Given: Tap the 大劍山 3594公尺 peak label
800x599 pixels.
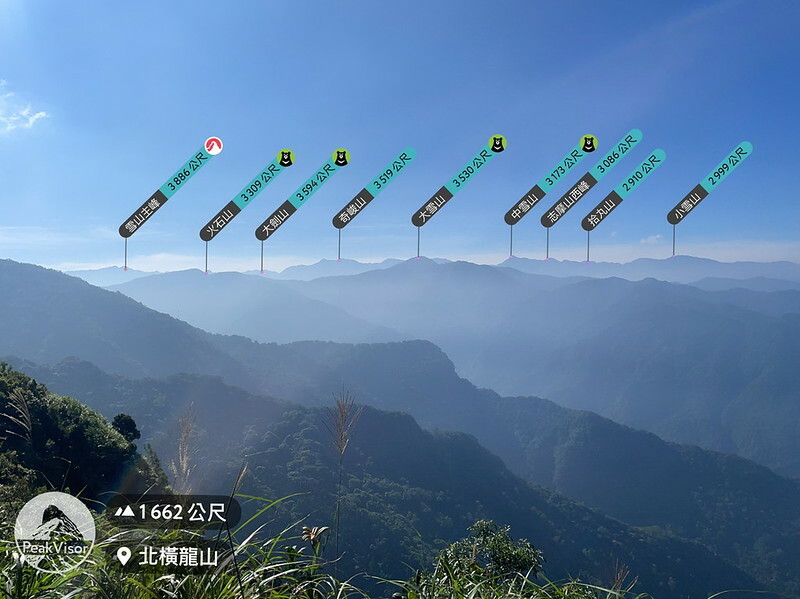Looking at the screenshot, I should (x=298, y=197).
